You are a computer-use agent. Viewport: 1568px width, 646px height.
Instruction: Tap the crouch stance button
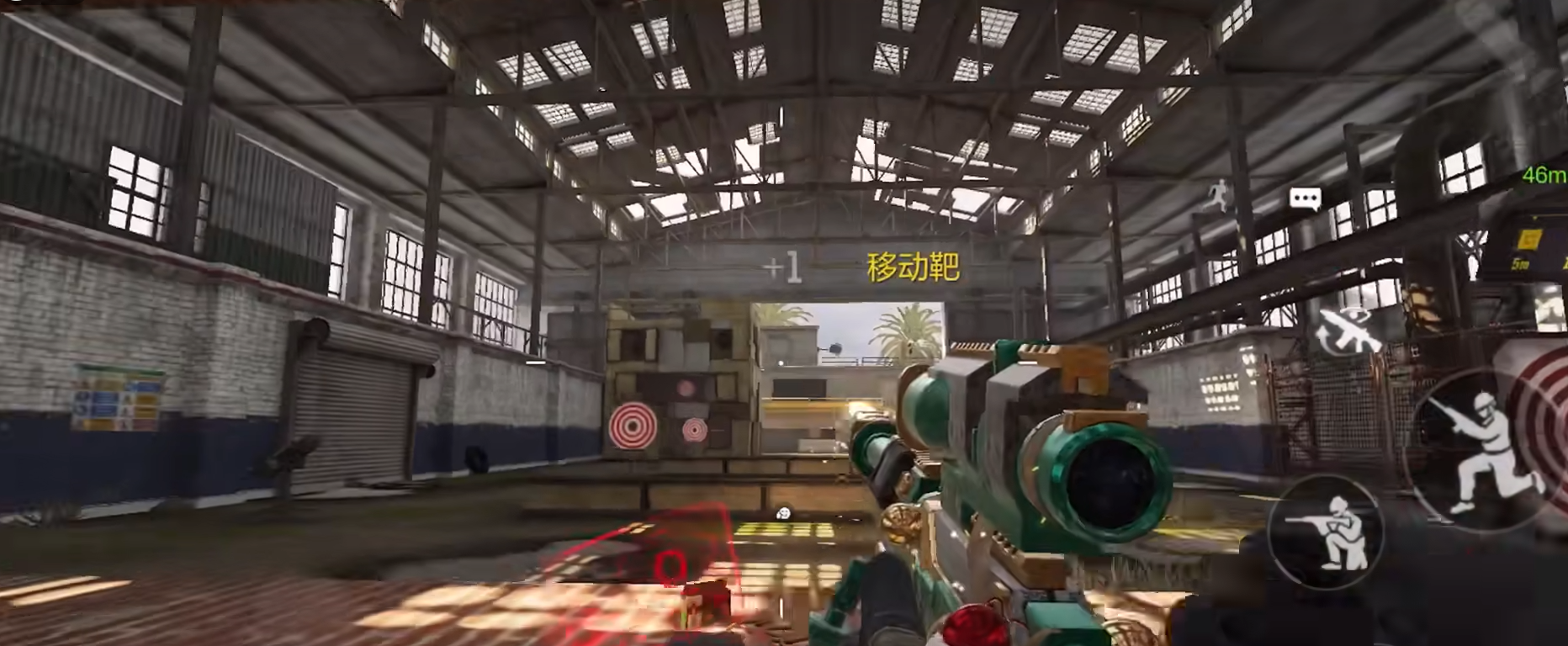point(1325,532)
